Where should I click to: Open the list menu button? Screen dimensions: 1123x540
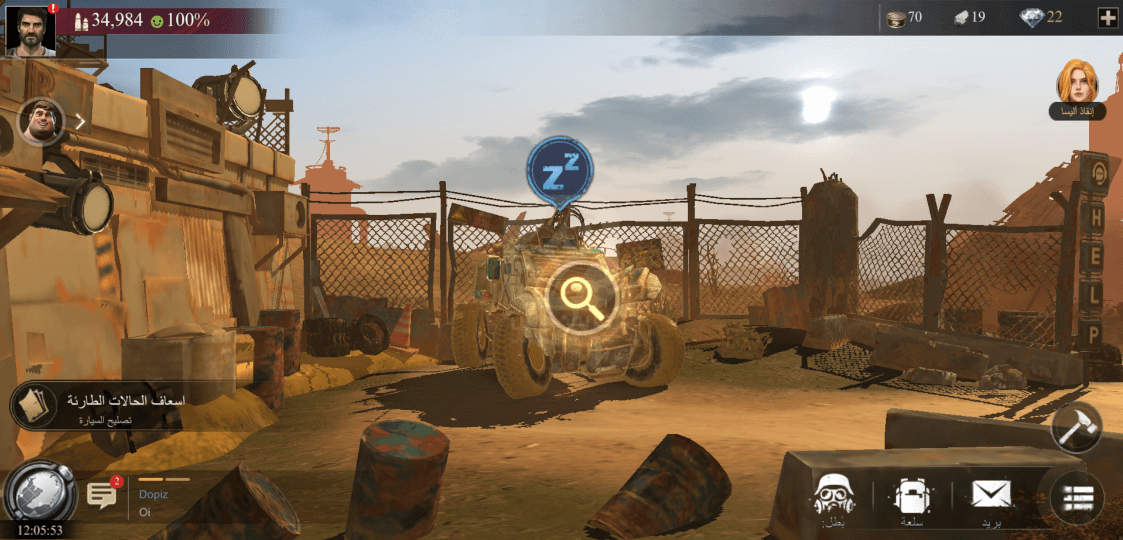[x=1076, y=497]
